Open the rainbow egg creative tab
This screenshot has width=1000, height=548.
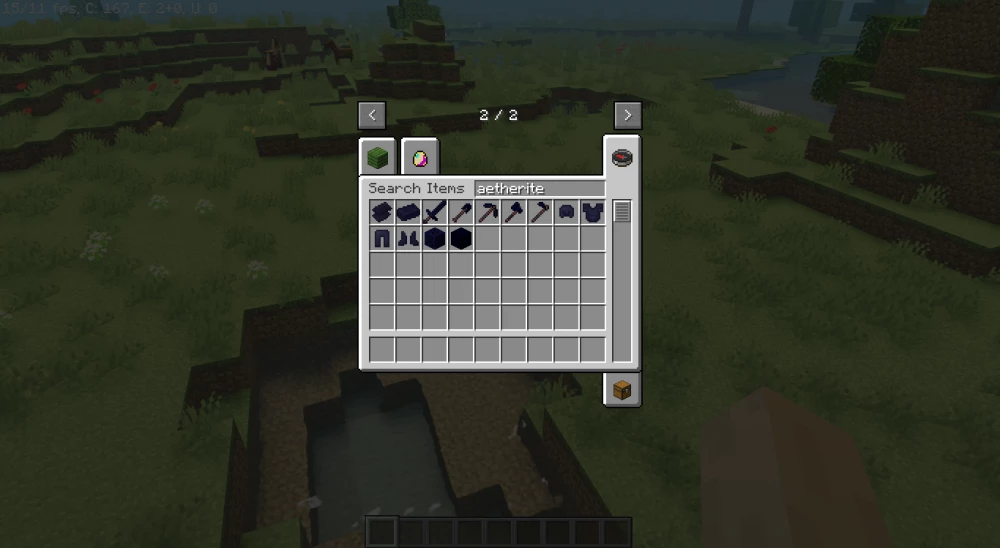(421, 157)
